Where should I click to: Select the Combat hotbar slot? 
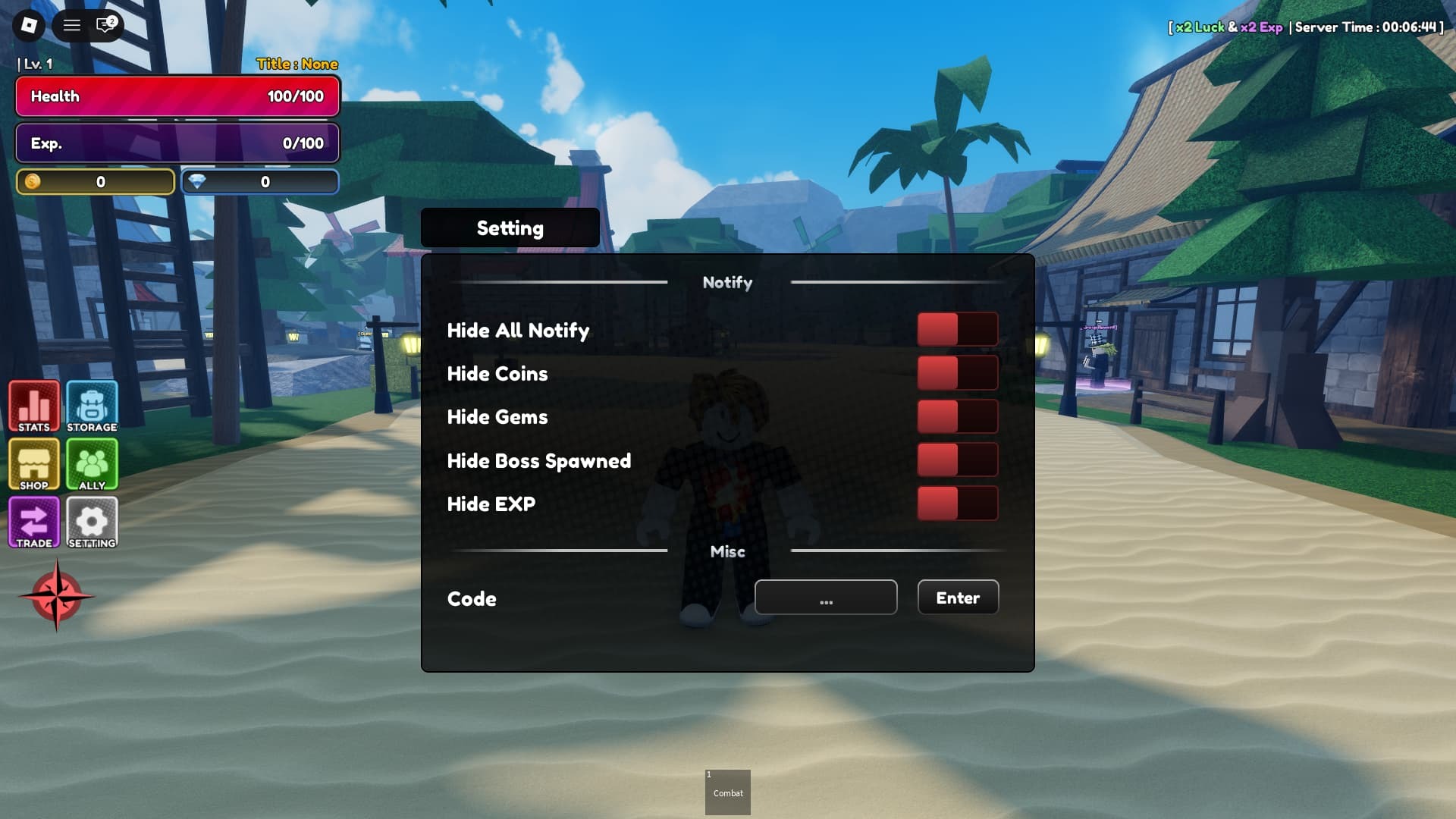727,791
